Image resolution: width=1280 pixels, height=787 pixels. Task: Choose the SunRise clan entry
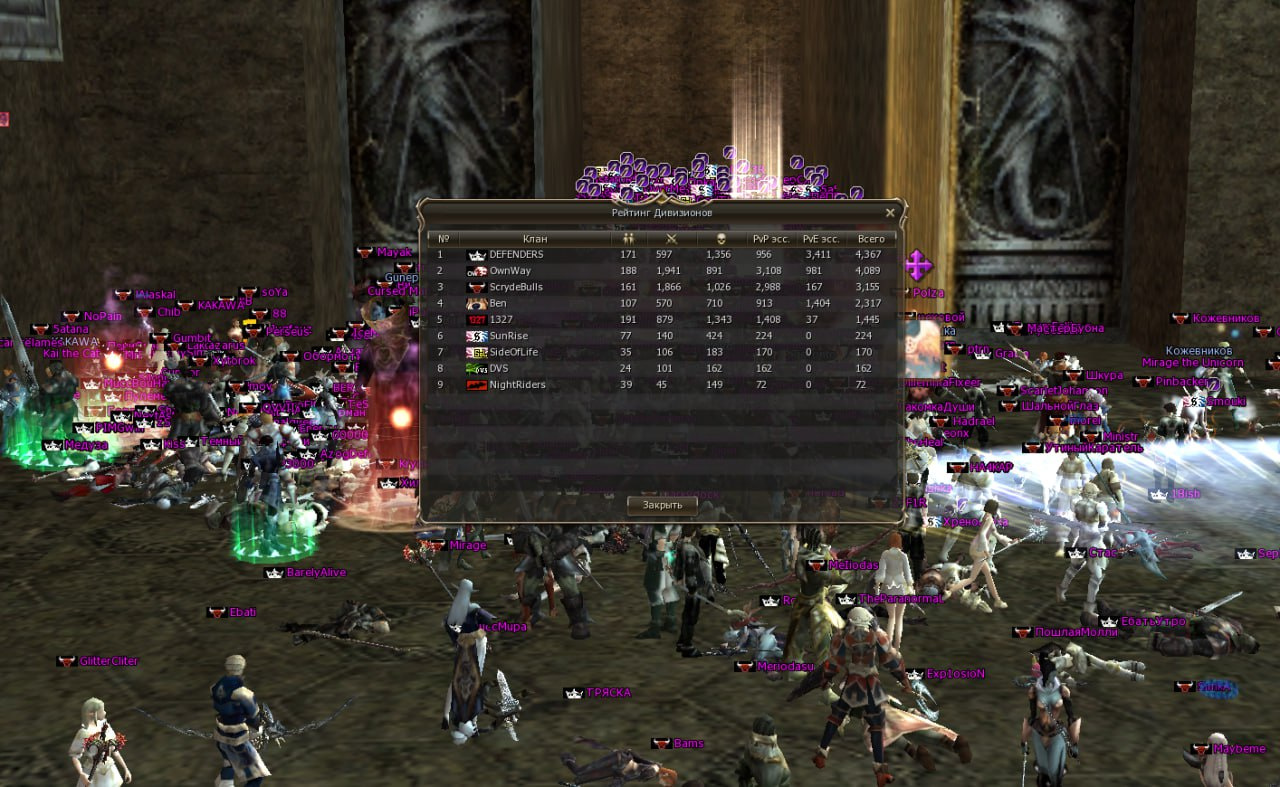508,336
